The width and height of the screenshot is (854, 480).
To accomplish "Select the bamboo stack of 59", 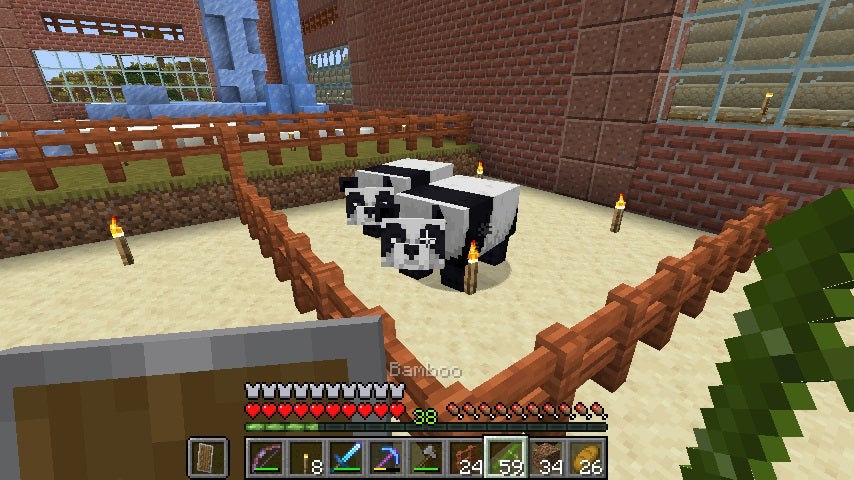I will coord(505,458).
